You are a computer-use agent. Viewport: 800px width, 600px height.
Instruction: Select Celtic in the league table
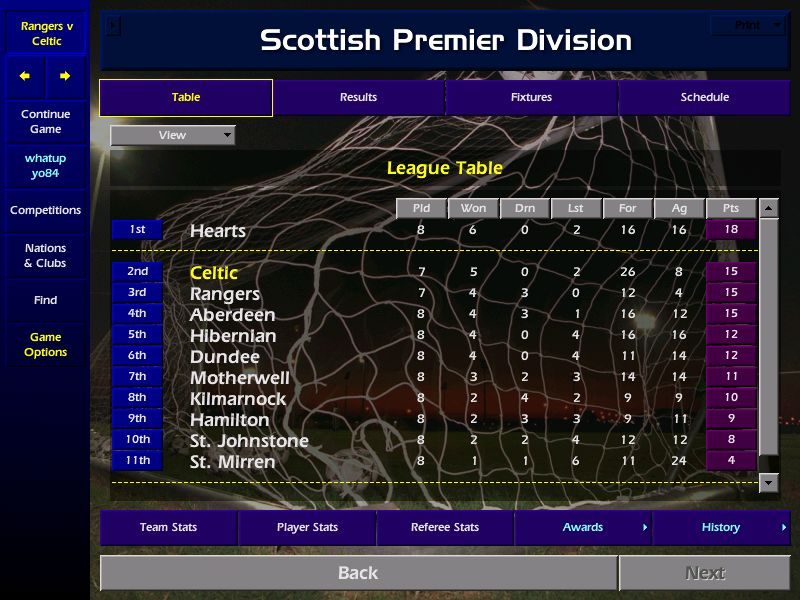[x=214, y=273]
